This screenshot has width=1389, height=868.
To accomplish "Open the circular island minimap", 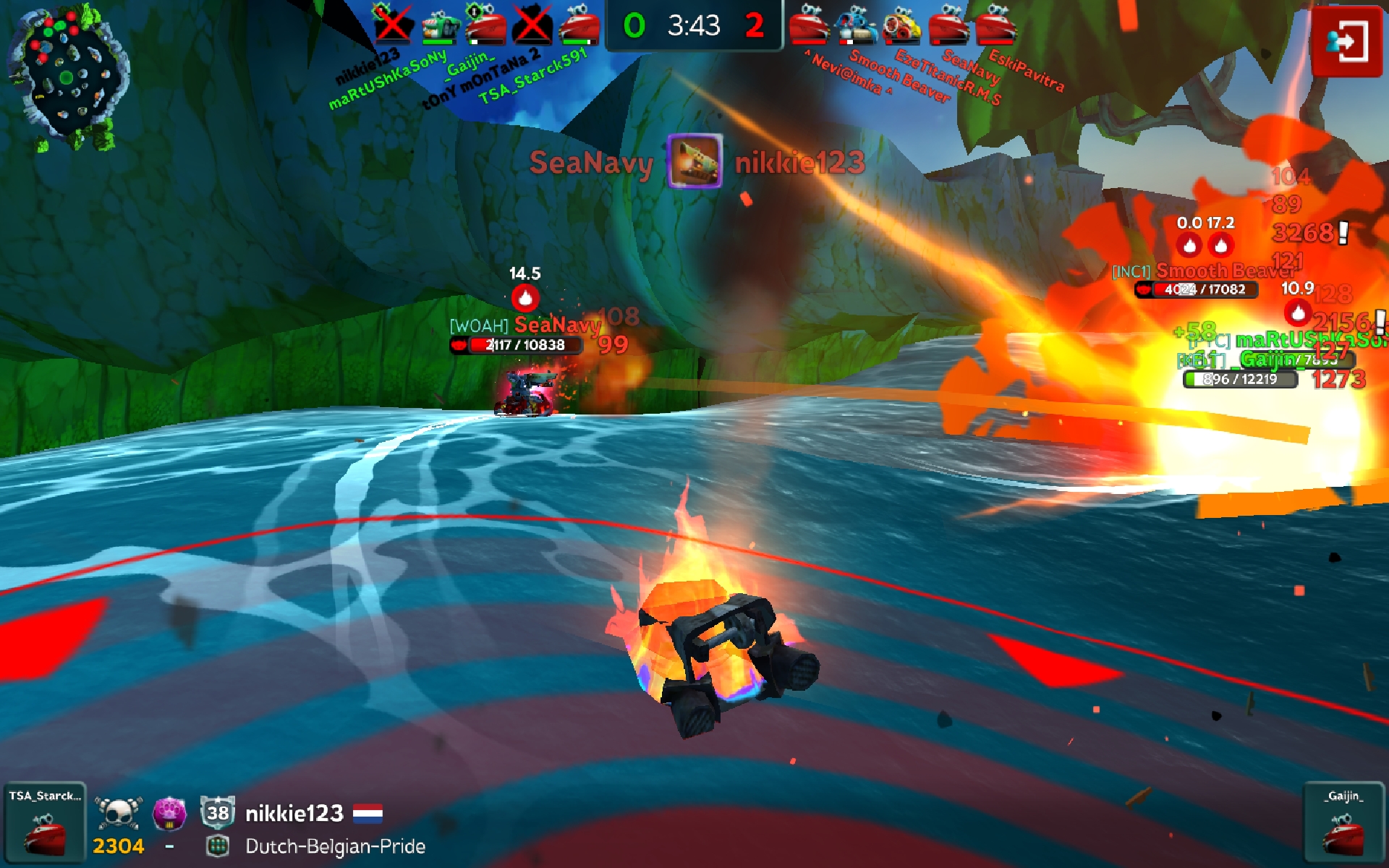I will [x=69, y=76].
